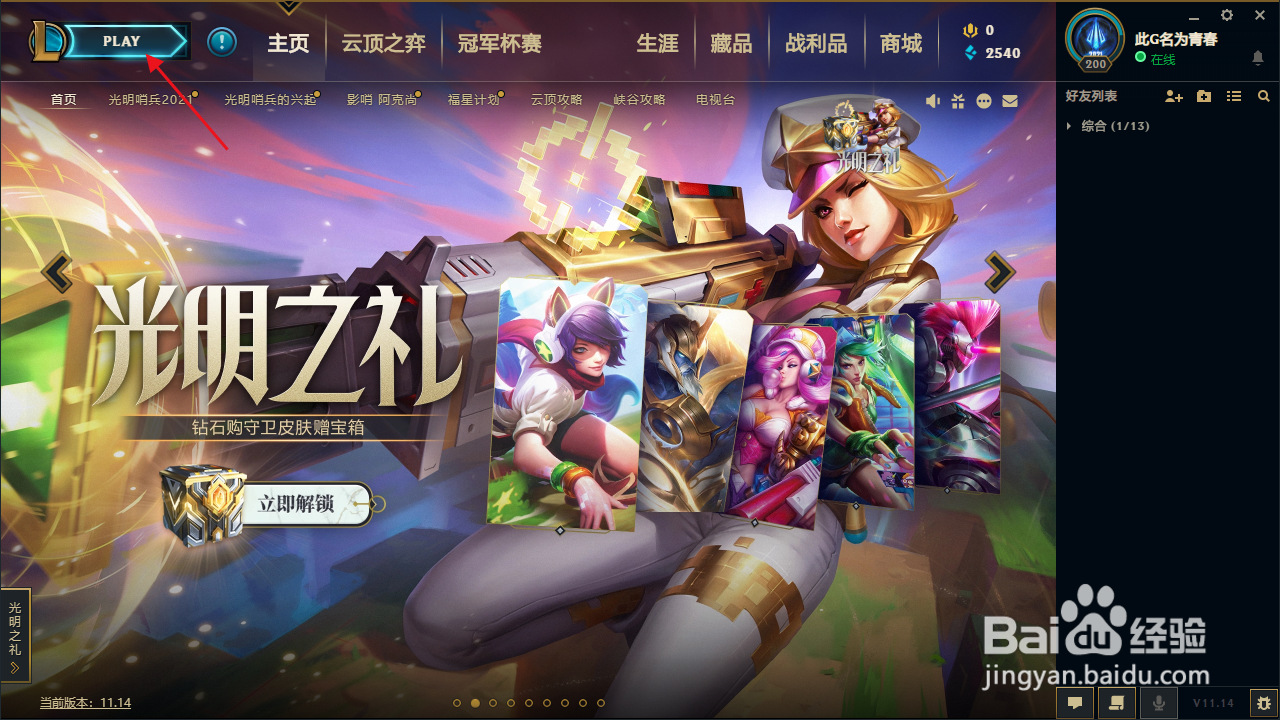This screenshot has width=1280, height=720.
Task: Open chat window via speech bubble icon
Action: 1075,702
